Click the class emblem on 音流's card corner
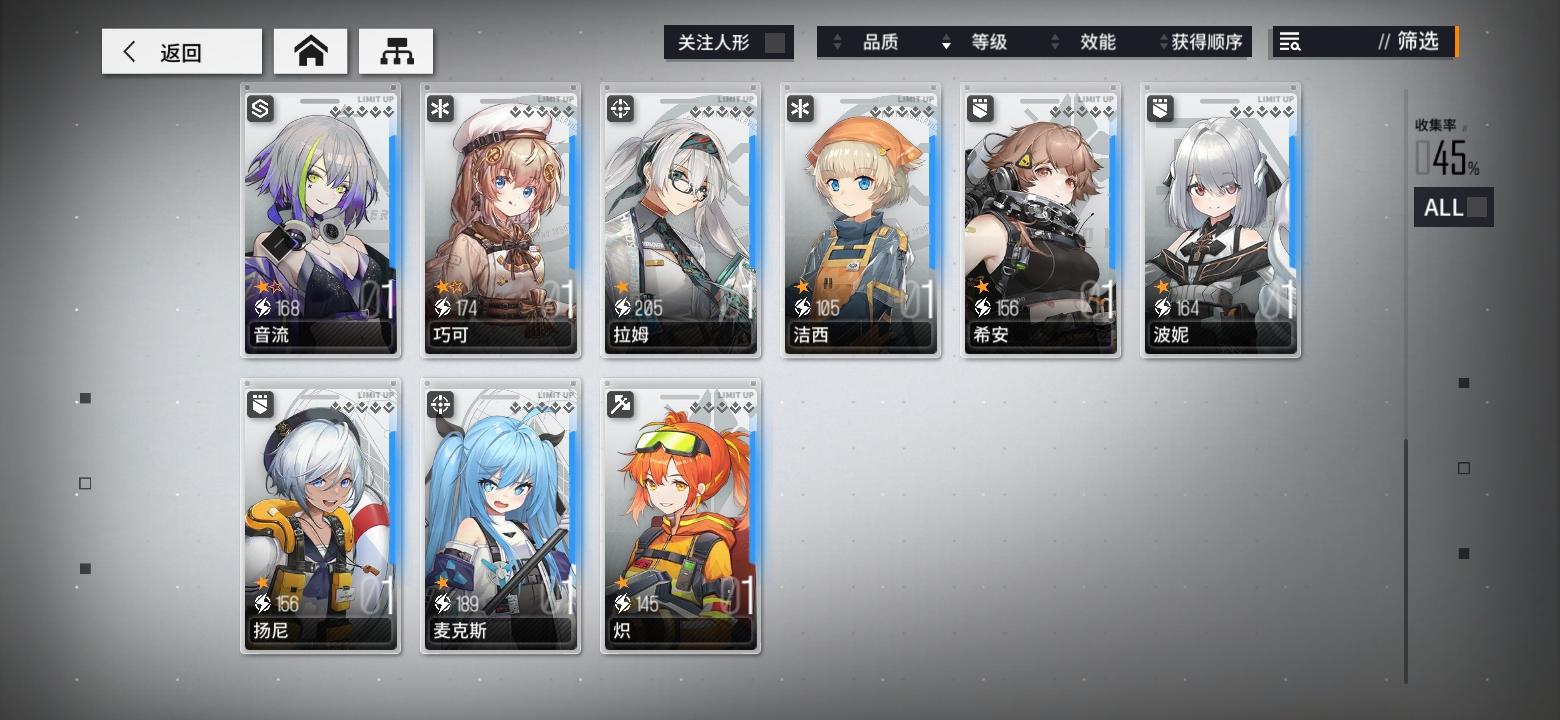The height and width of the screenshot is (720, 1560). (259, 108)
